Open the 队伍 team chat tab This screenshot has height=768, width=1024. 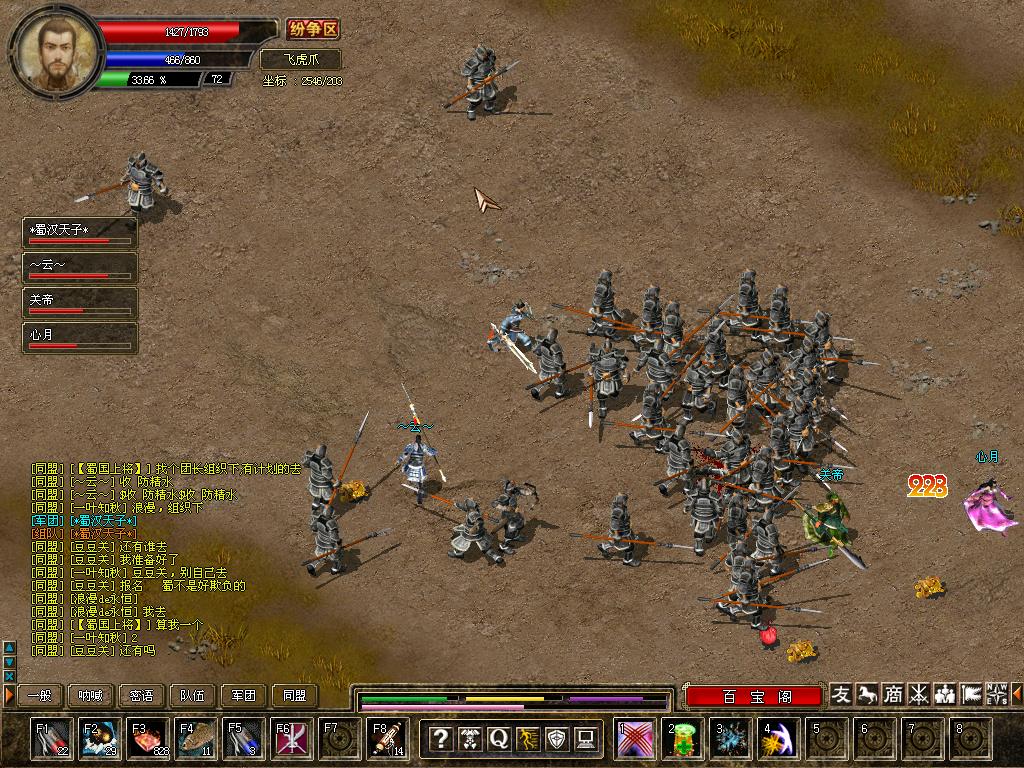click(193, 696)
